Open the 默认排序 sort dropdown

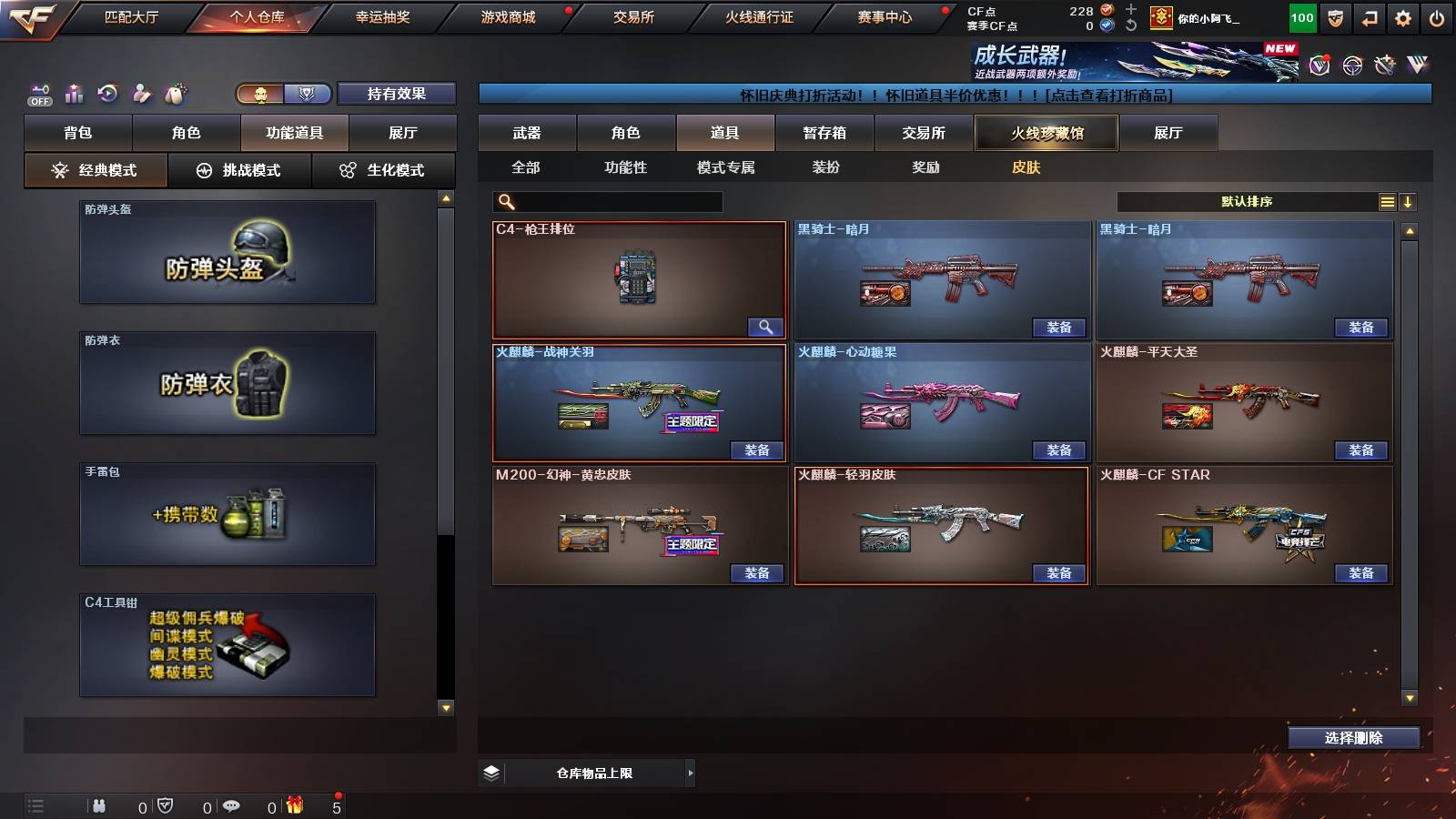coord(1247,201)
